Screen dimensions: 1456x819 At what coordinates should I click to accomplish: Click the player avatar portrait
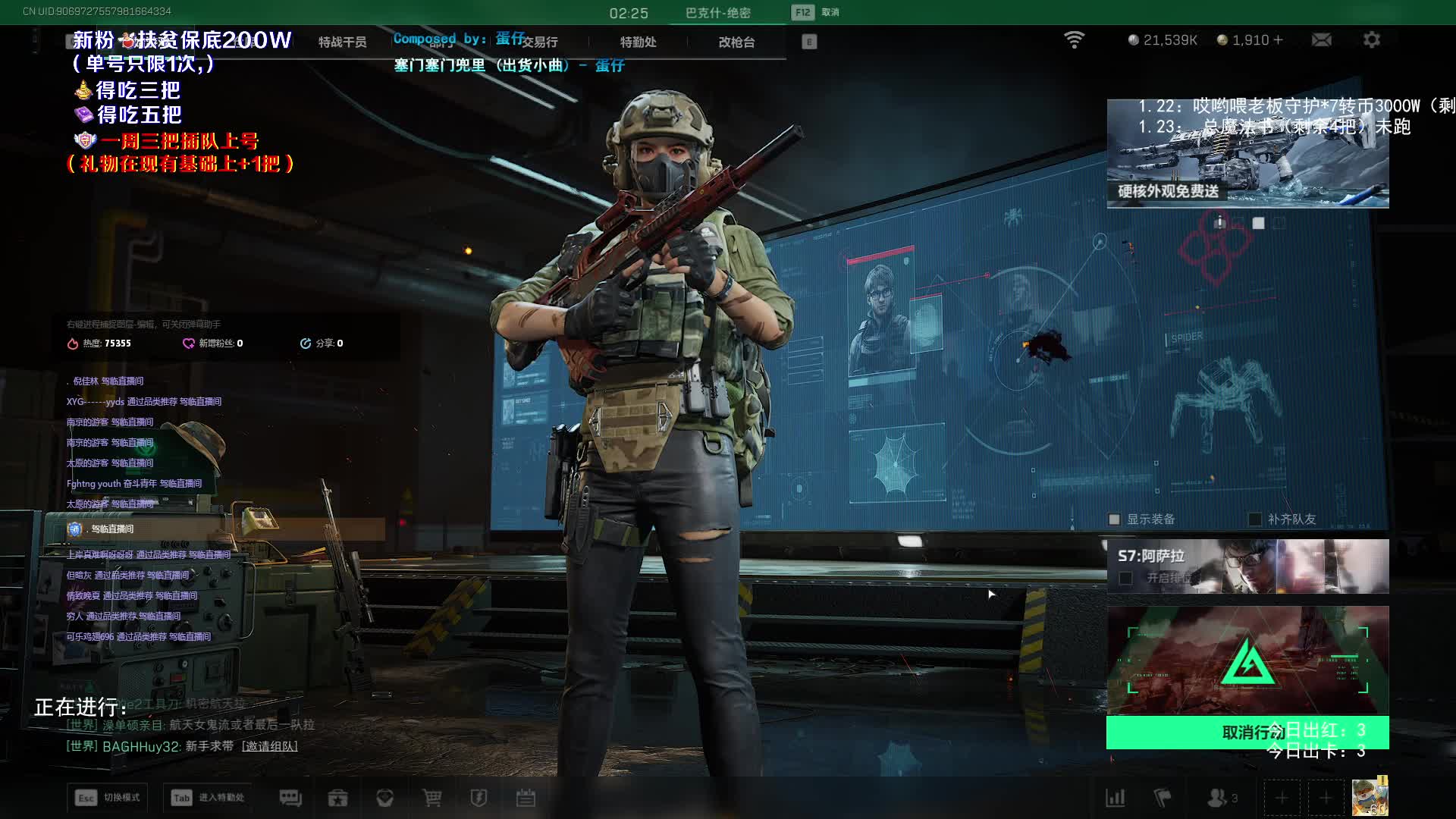(1370, 797)
